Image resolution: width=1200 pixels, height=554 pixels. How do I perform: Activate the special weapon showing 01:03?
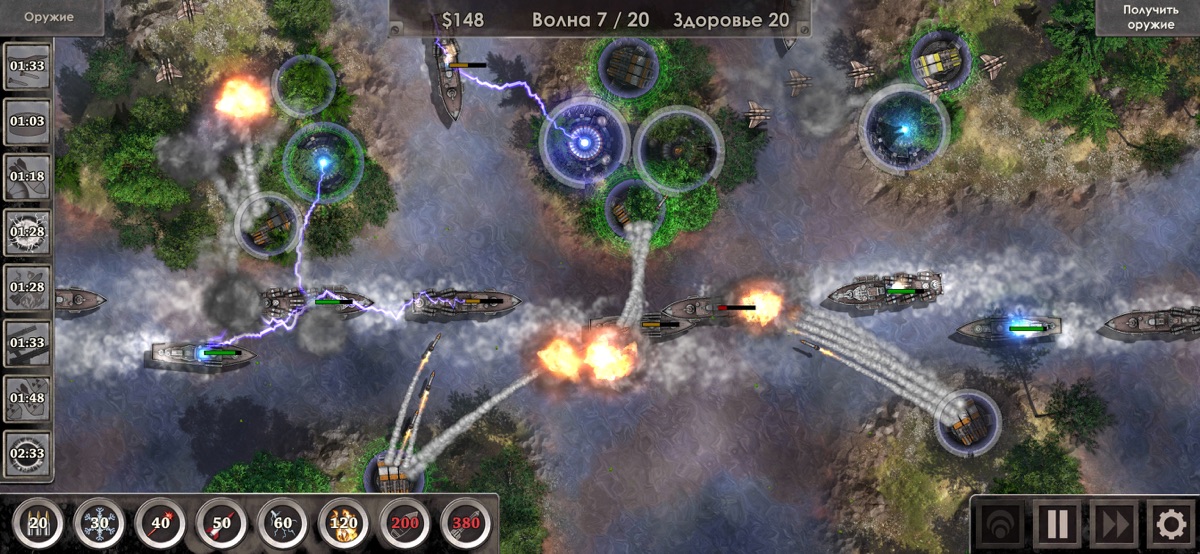pyautogui.click(x=28, y=122)
